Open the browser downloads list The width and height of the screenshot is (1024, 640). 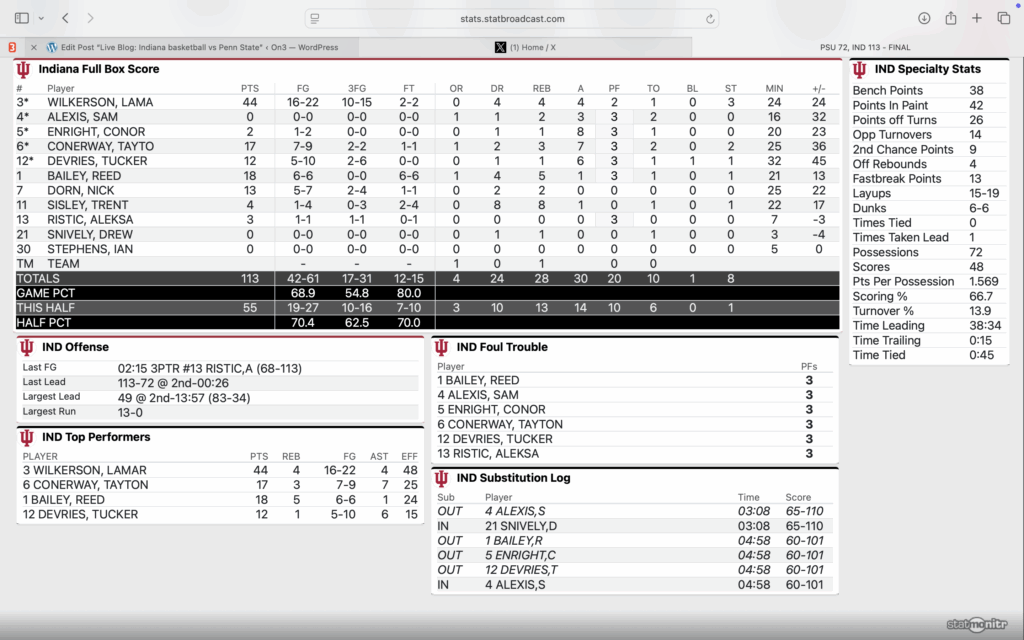coord(924,19)
